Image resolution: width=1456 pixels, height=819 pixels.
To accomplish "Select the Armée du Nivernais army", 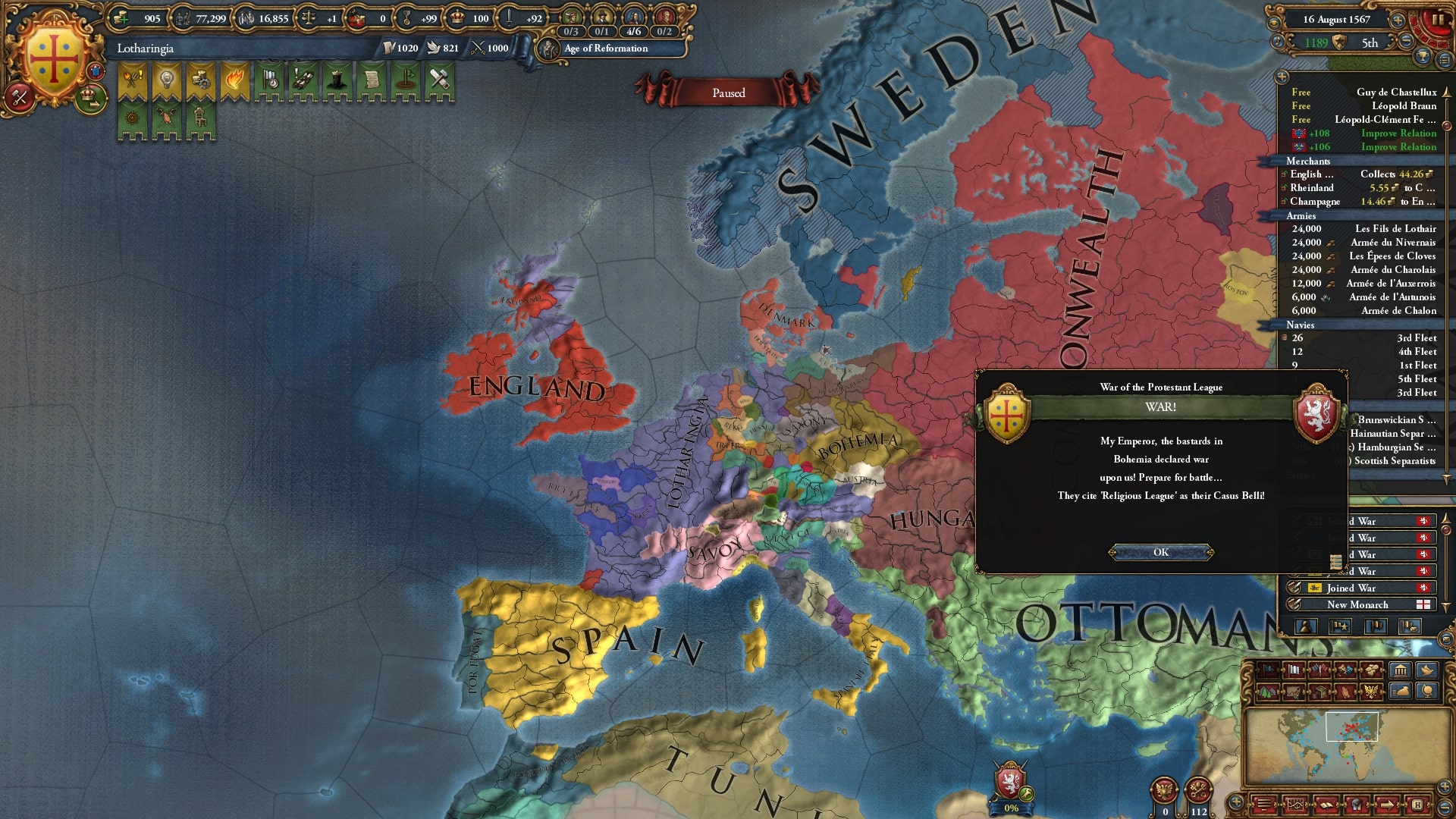I will [1392, 242].
